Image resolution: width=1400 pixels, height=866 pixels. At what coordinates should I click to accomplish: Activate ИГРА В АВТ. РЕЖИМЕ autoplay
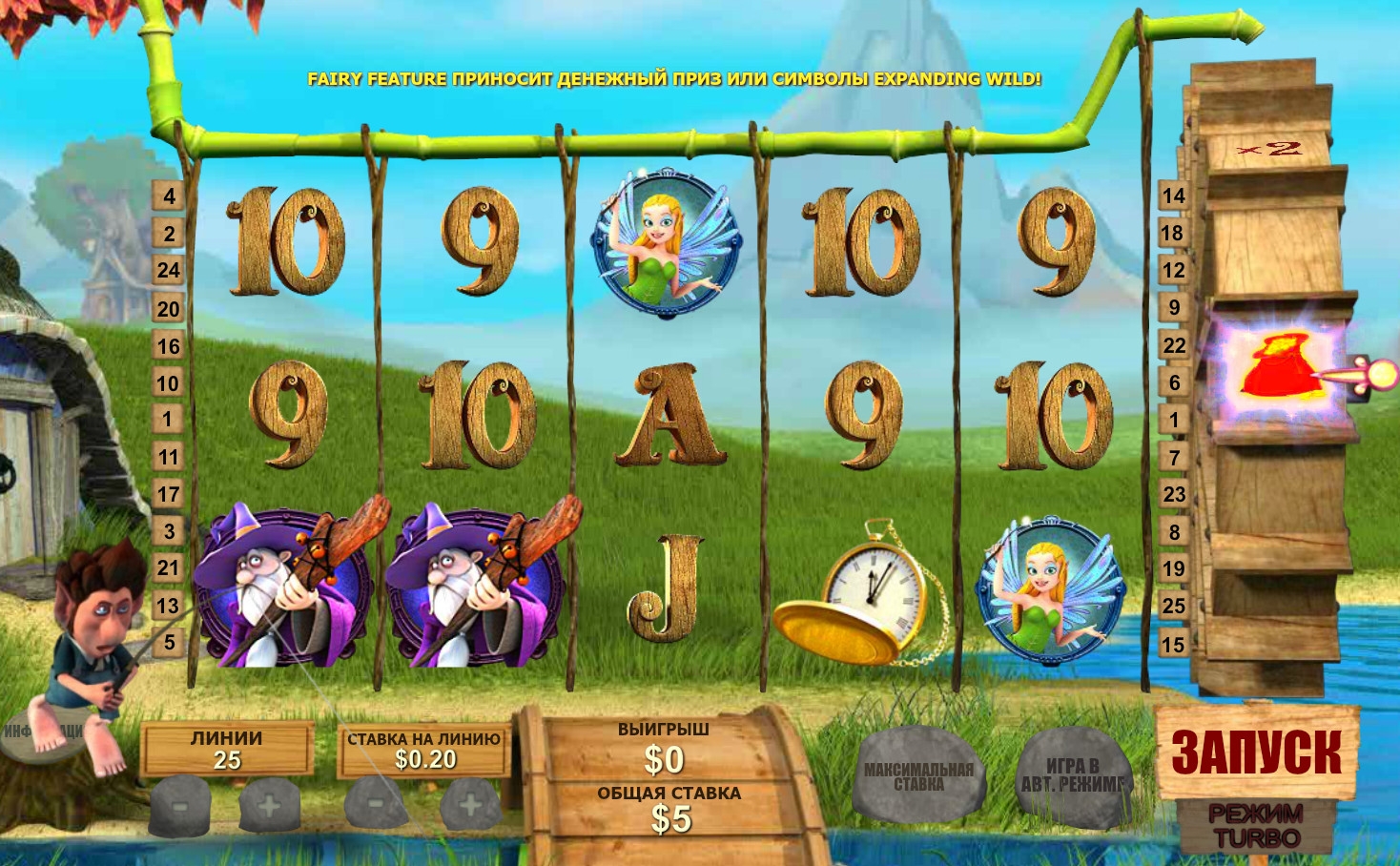click(x=1072, y=775)
